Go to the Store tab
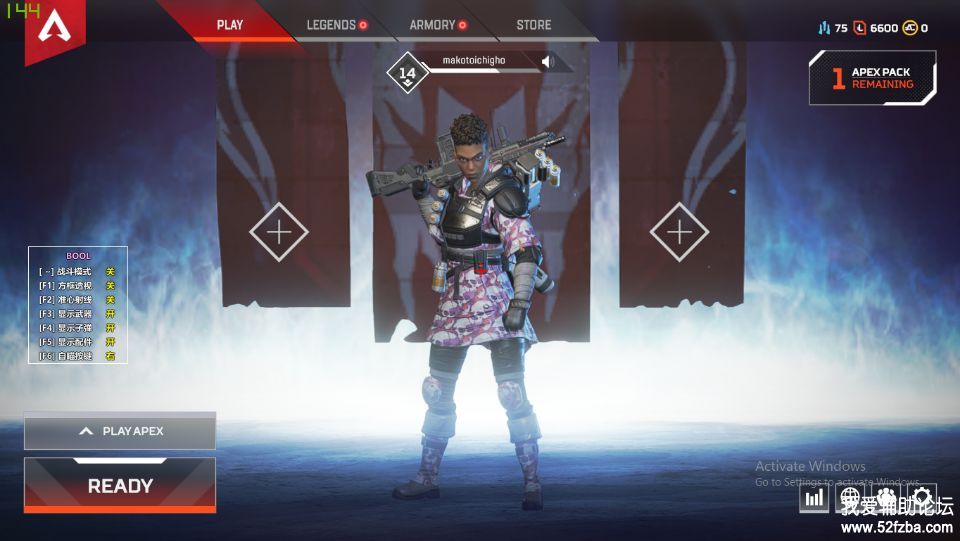This screenshot has width=960, height=541. point(533,25)
